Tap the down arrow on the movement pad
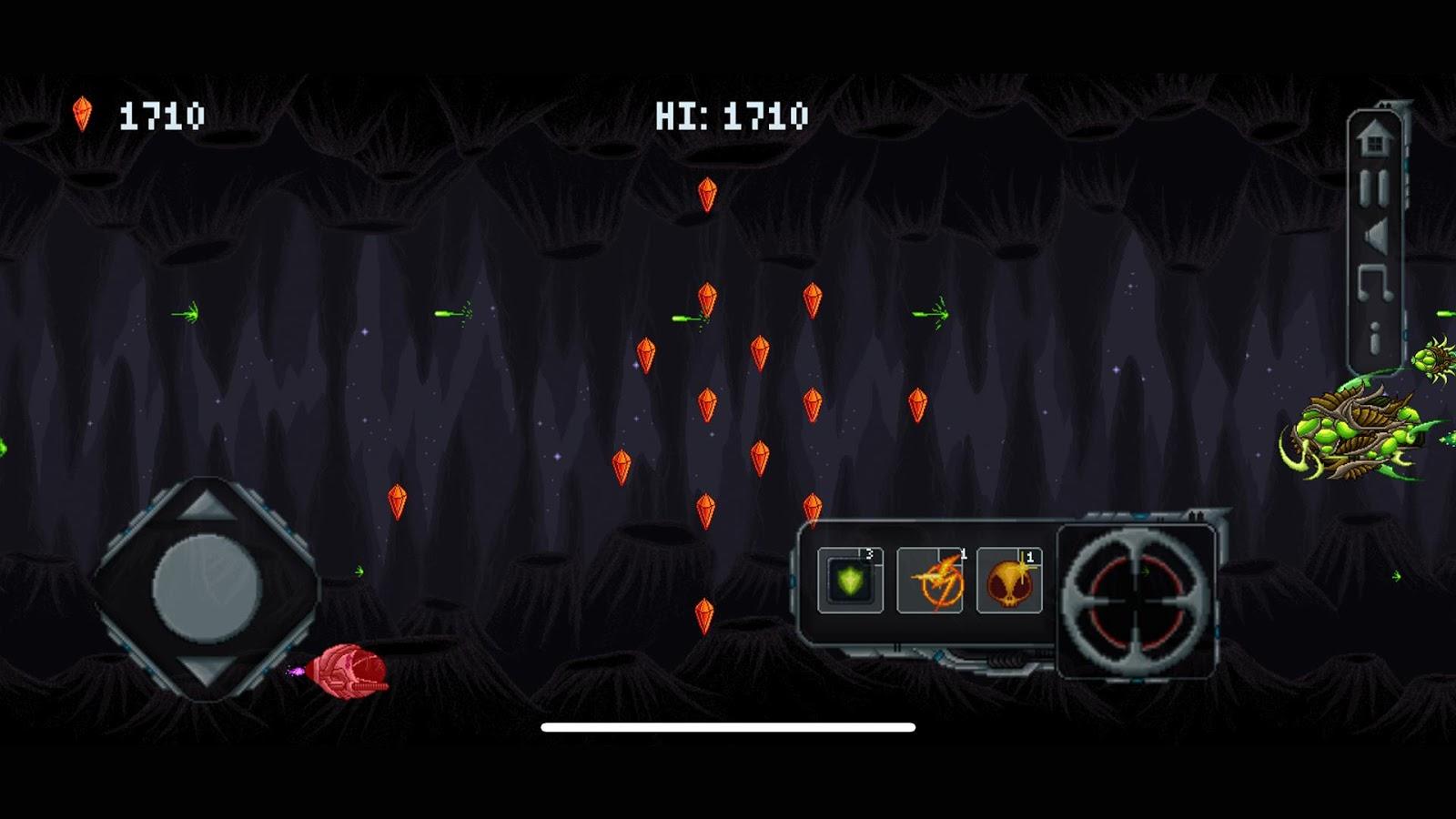 click(207, 672)
